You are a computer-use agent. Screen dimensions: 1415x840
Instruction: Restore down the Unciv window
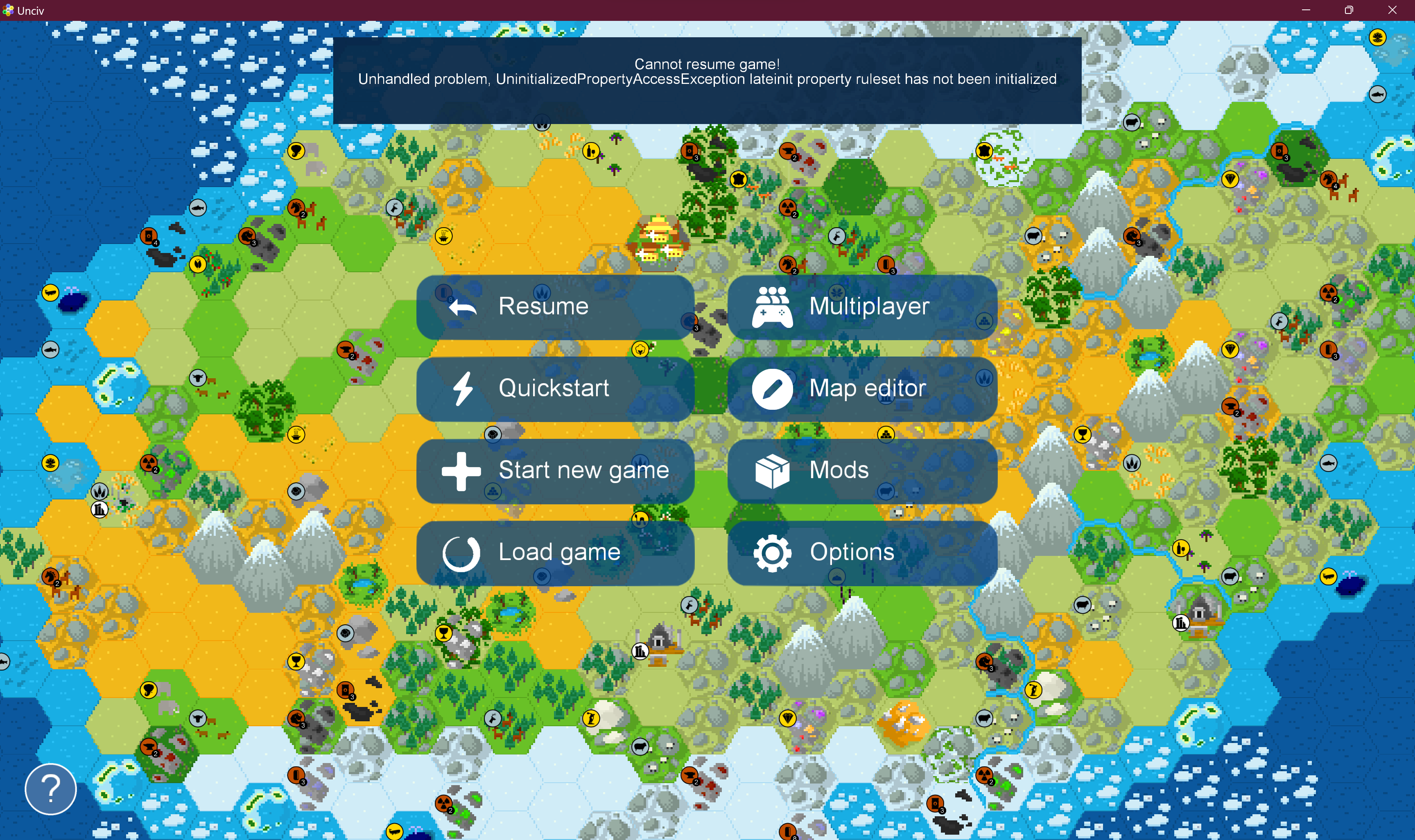coord(1348,10)
